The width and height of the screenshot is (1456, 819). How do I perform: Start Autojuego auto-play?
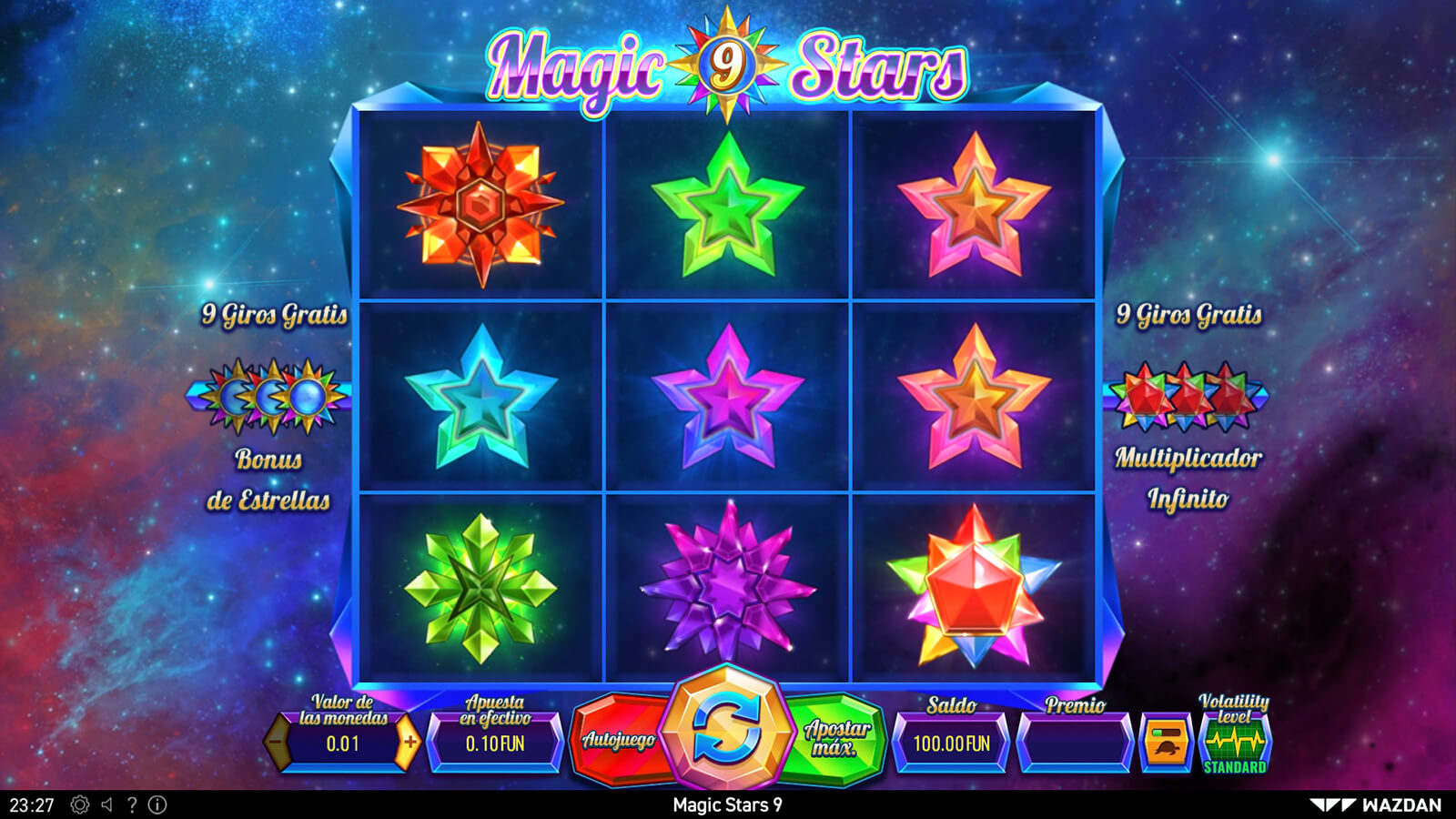(x=619, y=740)
